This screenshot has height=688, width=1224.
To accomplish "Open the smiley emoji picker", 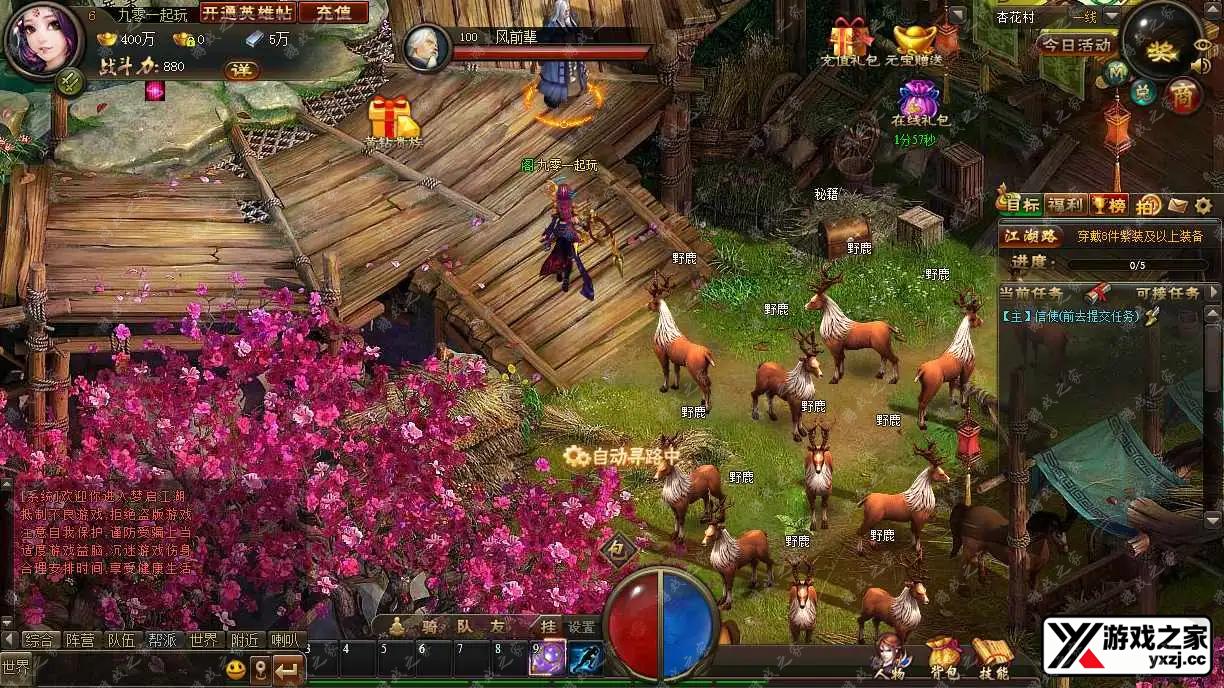I will (236, 668).
